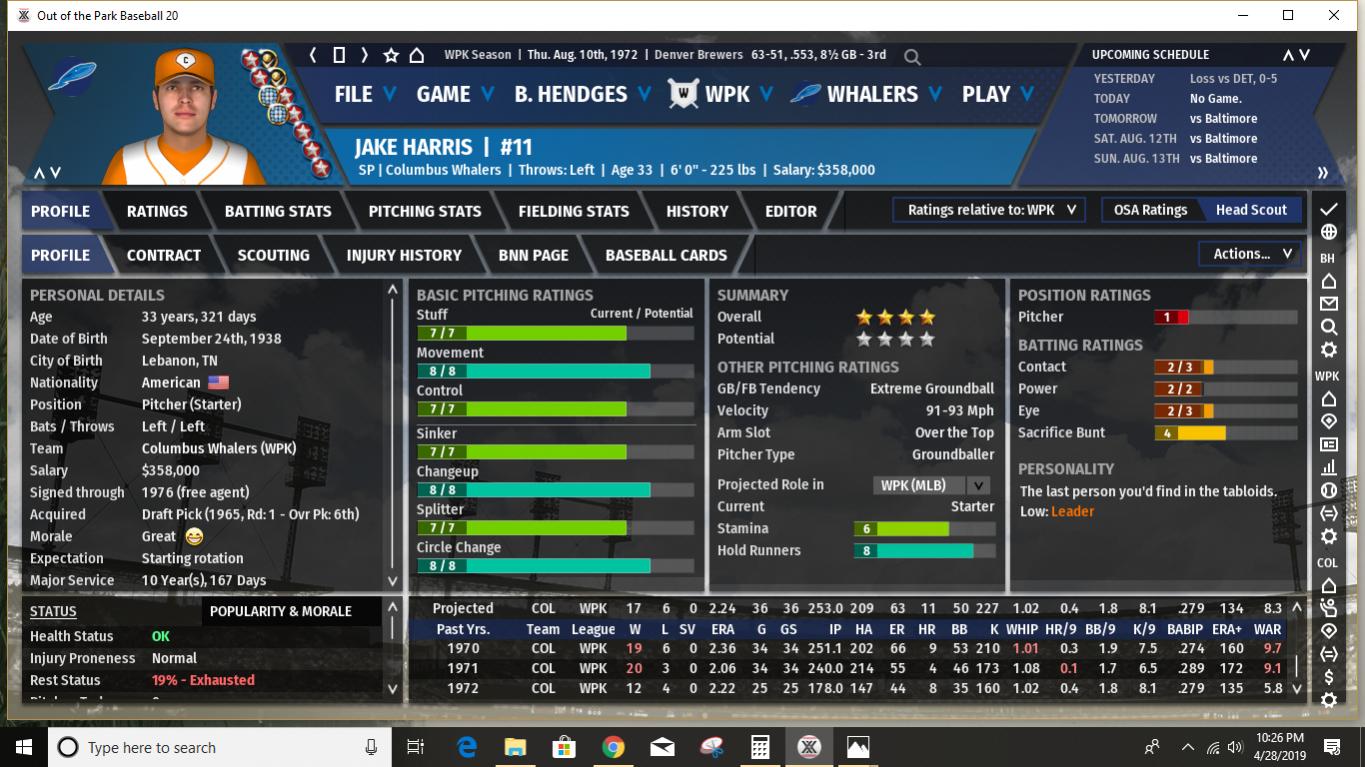Viewport: 1365px width, 767px height.
Task: Select the CONTRACT sub-tab
Action: [x=164, y=255]
